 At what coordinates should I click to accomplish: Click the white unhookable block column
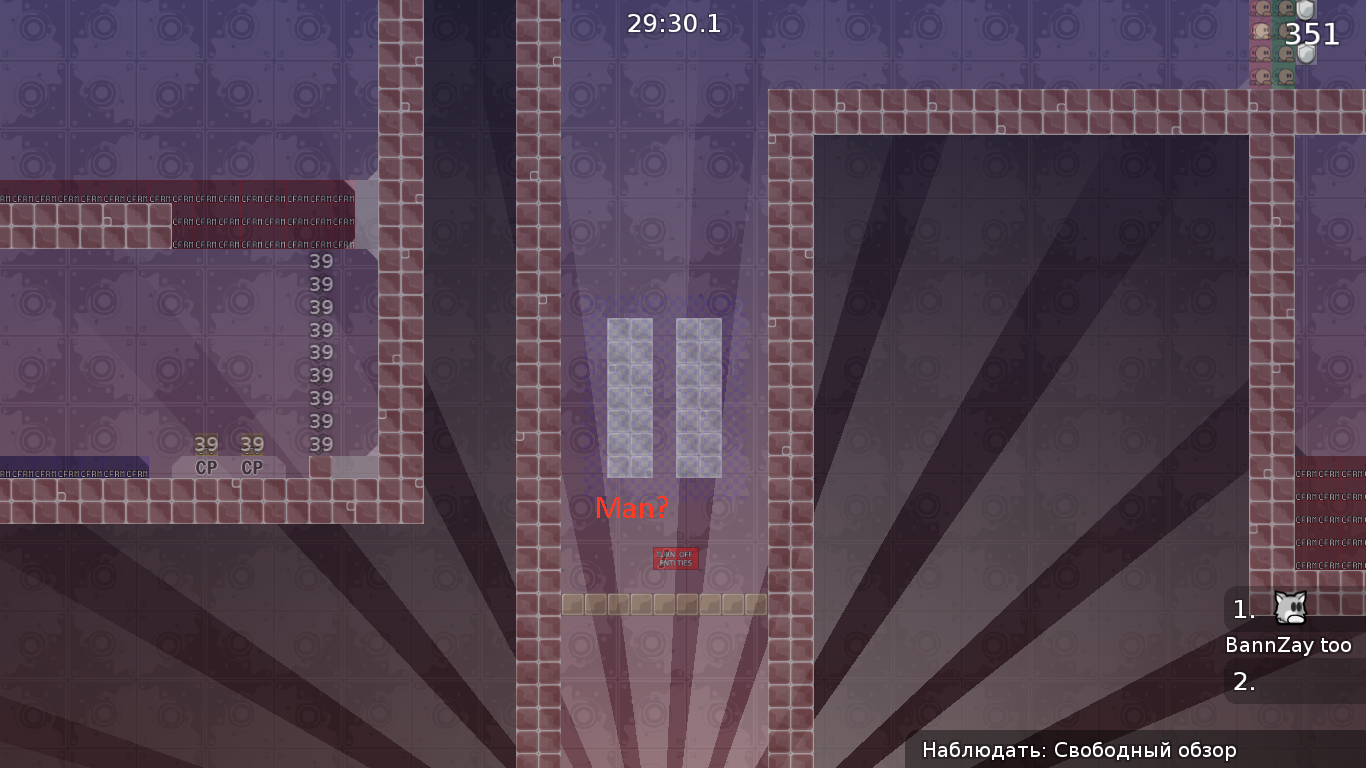629,395
